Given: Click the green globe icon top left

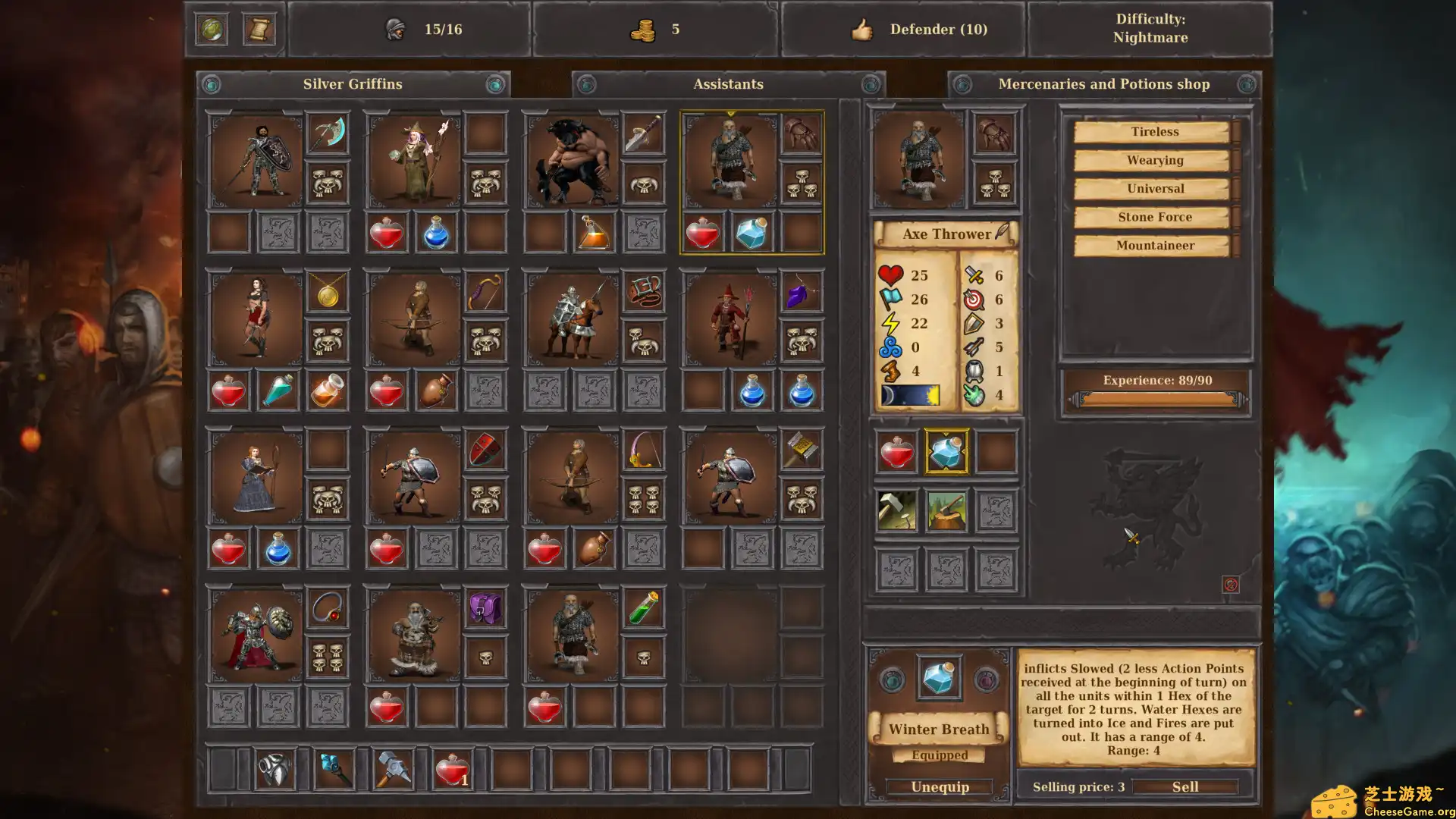Looking at the screenshot, I should [212, 29].
